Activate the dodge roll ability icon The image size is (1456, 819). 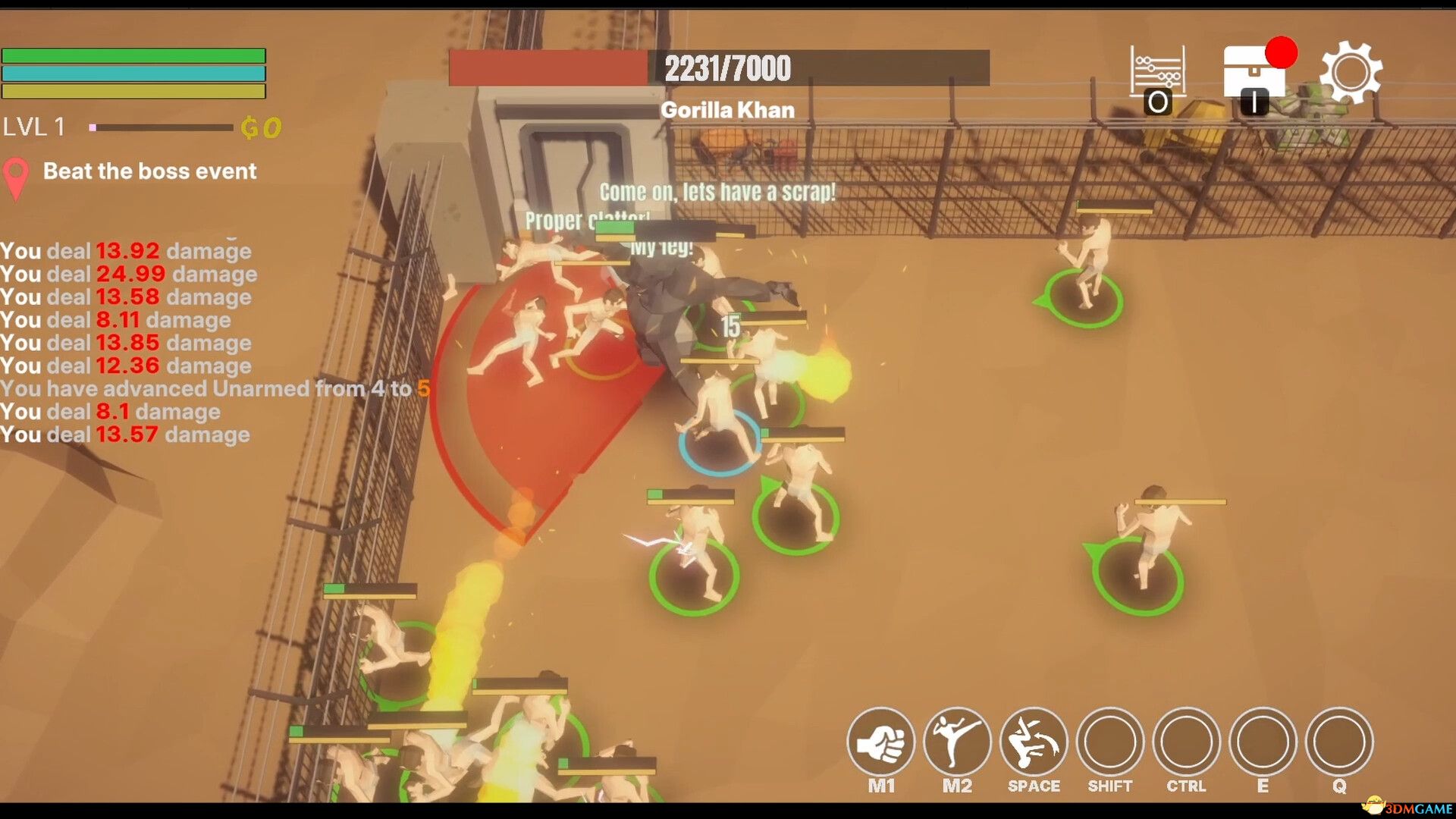pyautogui.click(x=1034, y=742)
